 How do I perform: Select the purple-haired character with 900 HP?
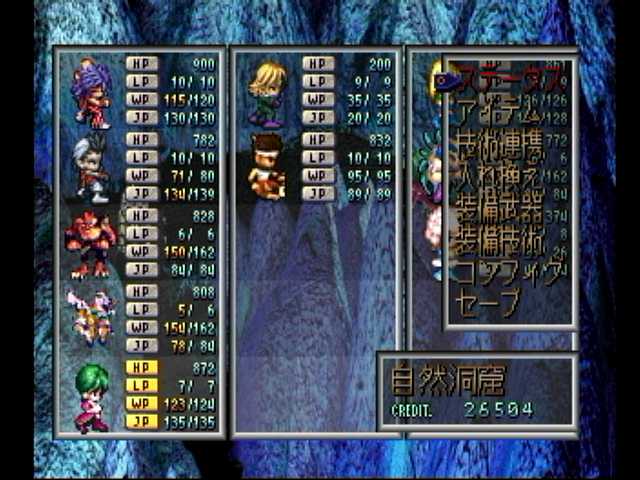[x=91, y=92]
